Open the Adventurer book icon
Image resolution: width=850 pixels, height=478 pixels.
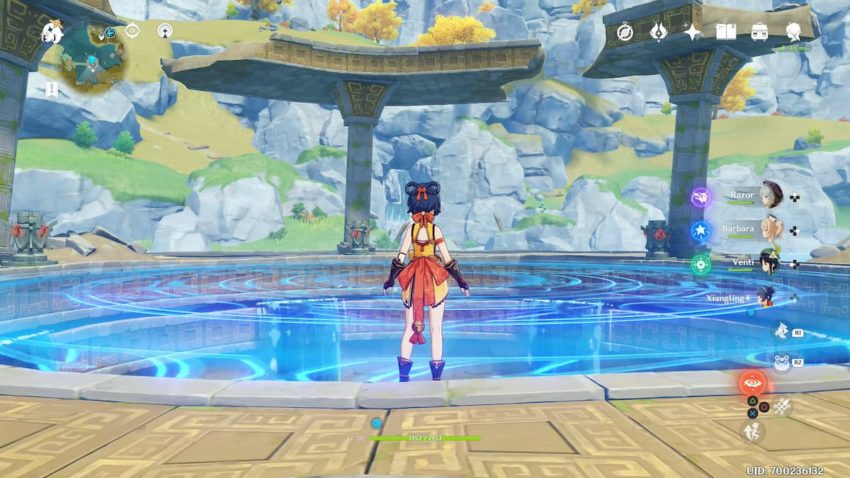tap(726, 32)
